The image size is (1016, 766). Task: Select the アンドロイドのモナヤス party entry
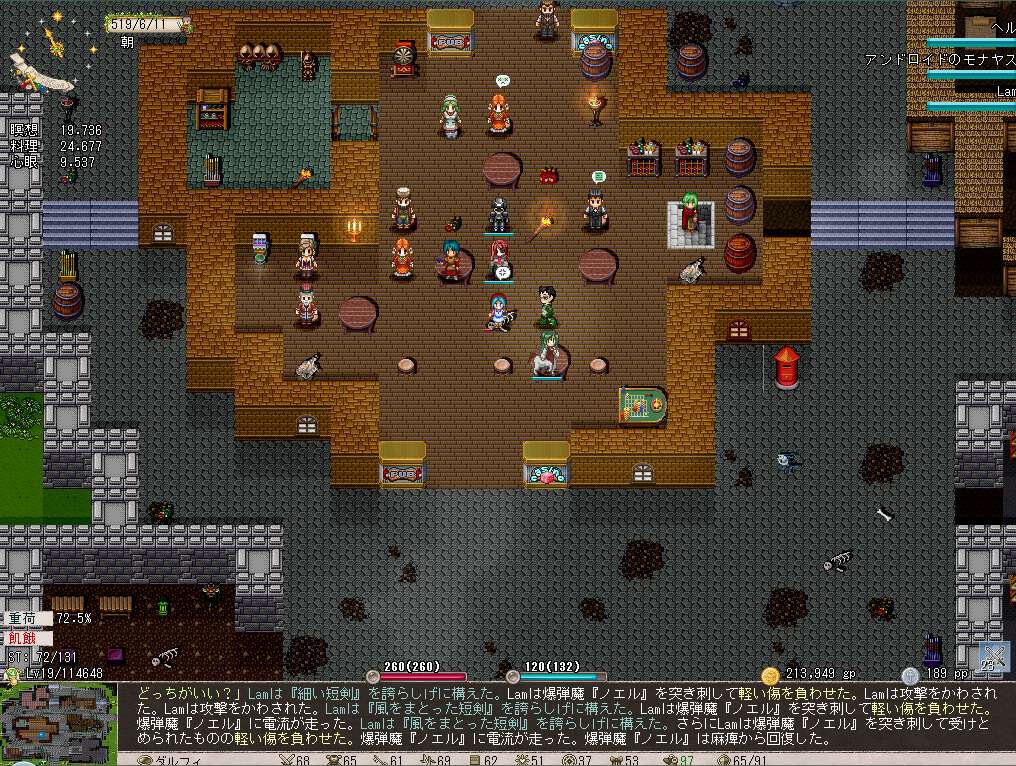(x=939, y=60)
